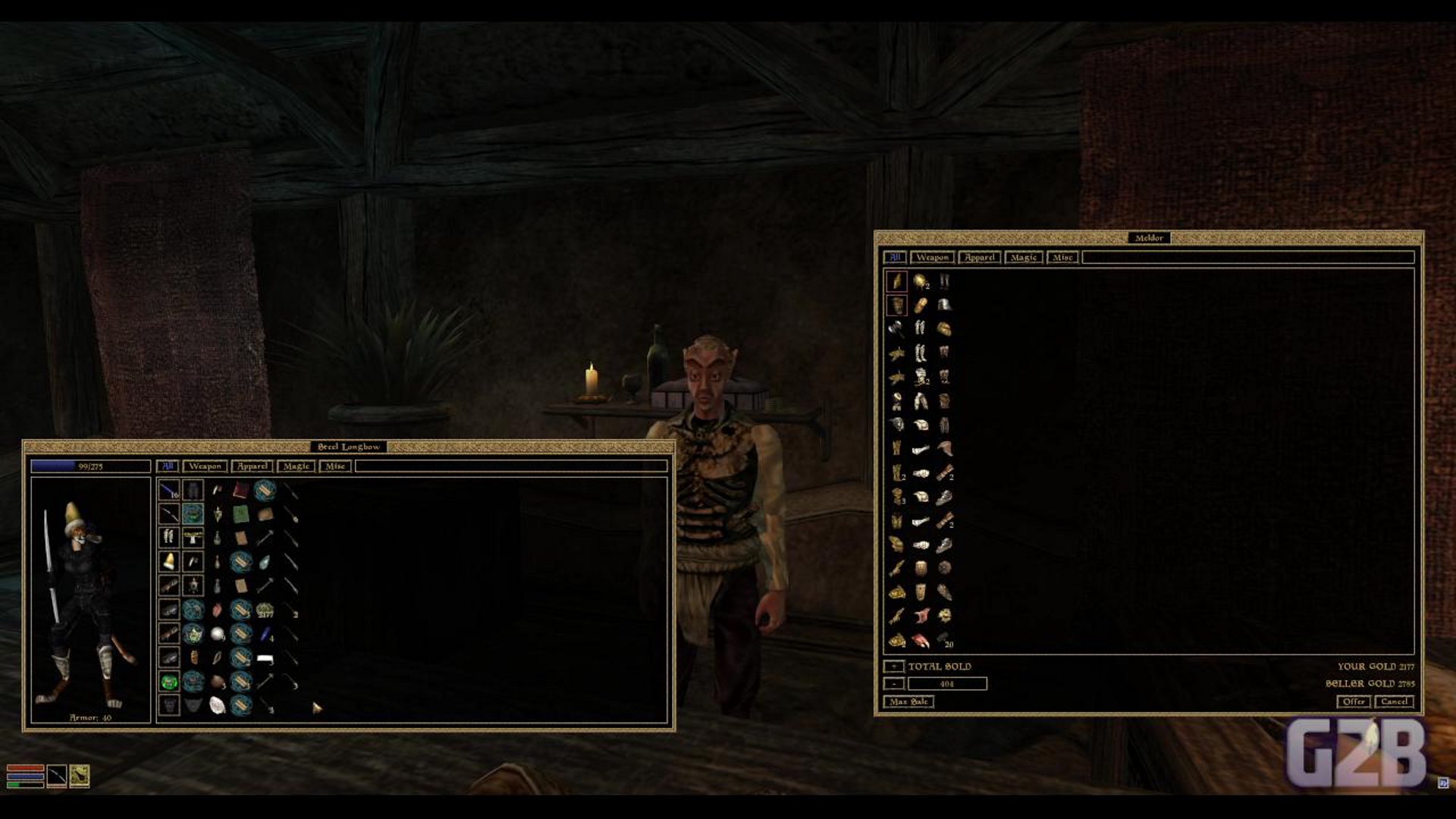The height and width of the screenshot is (819, 1456).
Task: Select the arrow stack of 20 from Meldor
Action: (x=944, y=640)
